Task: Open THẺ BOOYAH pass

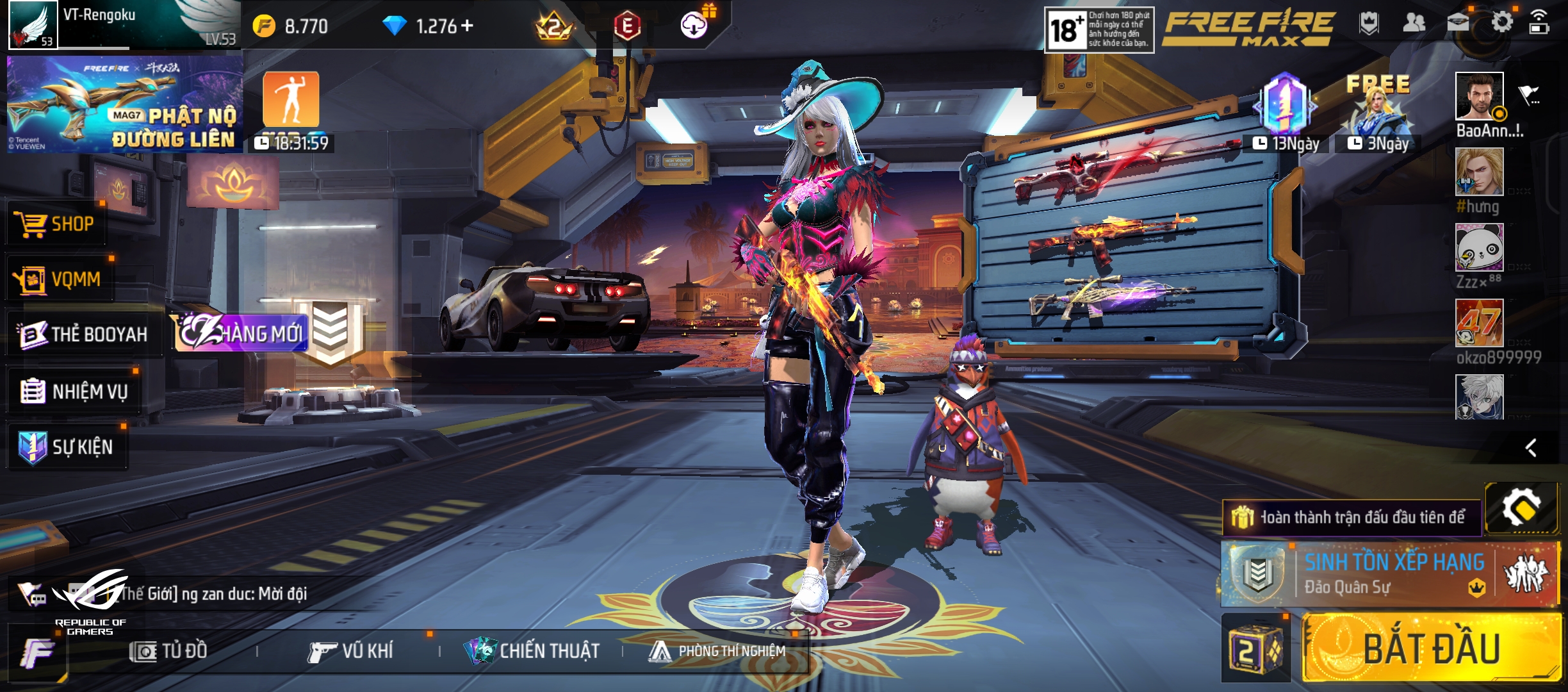Action: pyautogui.click(x=83, y=334)
